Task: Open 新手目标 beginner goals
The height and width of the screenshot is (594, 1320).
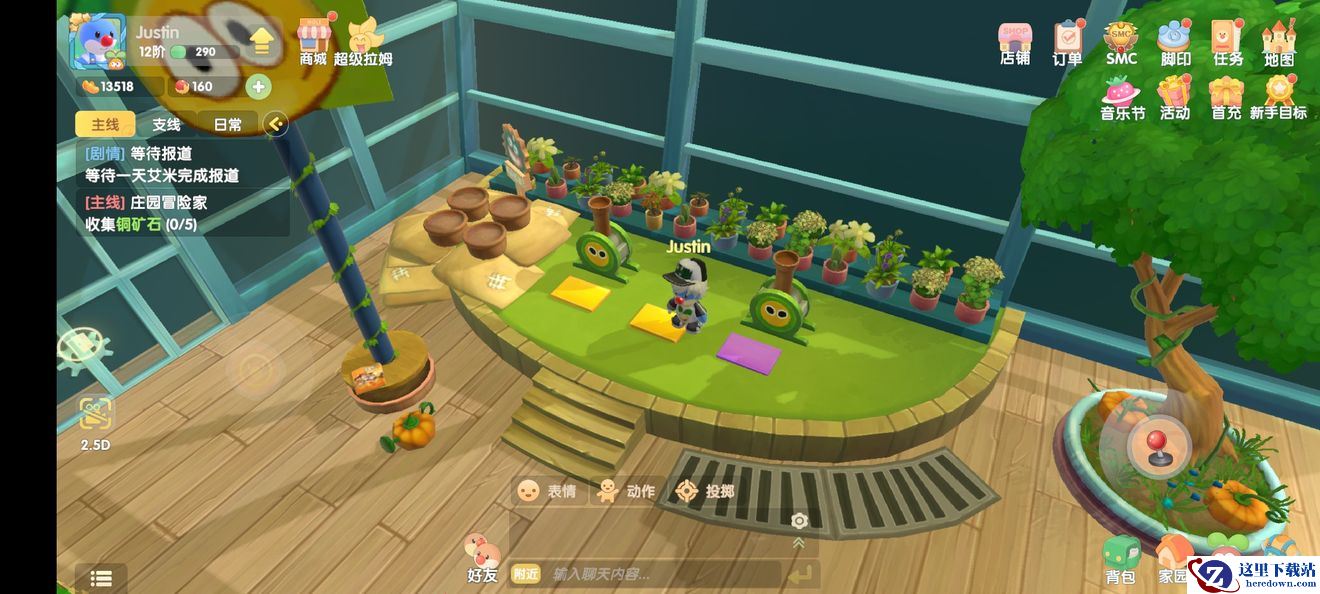Action: click(1279, 97)
